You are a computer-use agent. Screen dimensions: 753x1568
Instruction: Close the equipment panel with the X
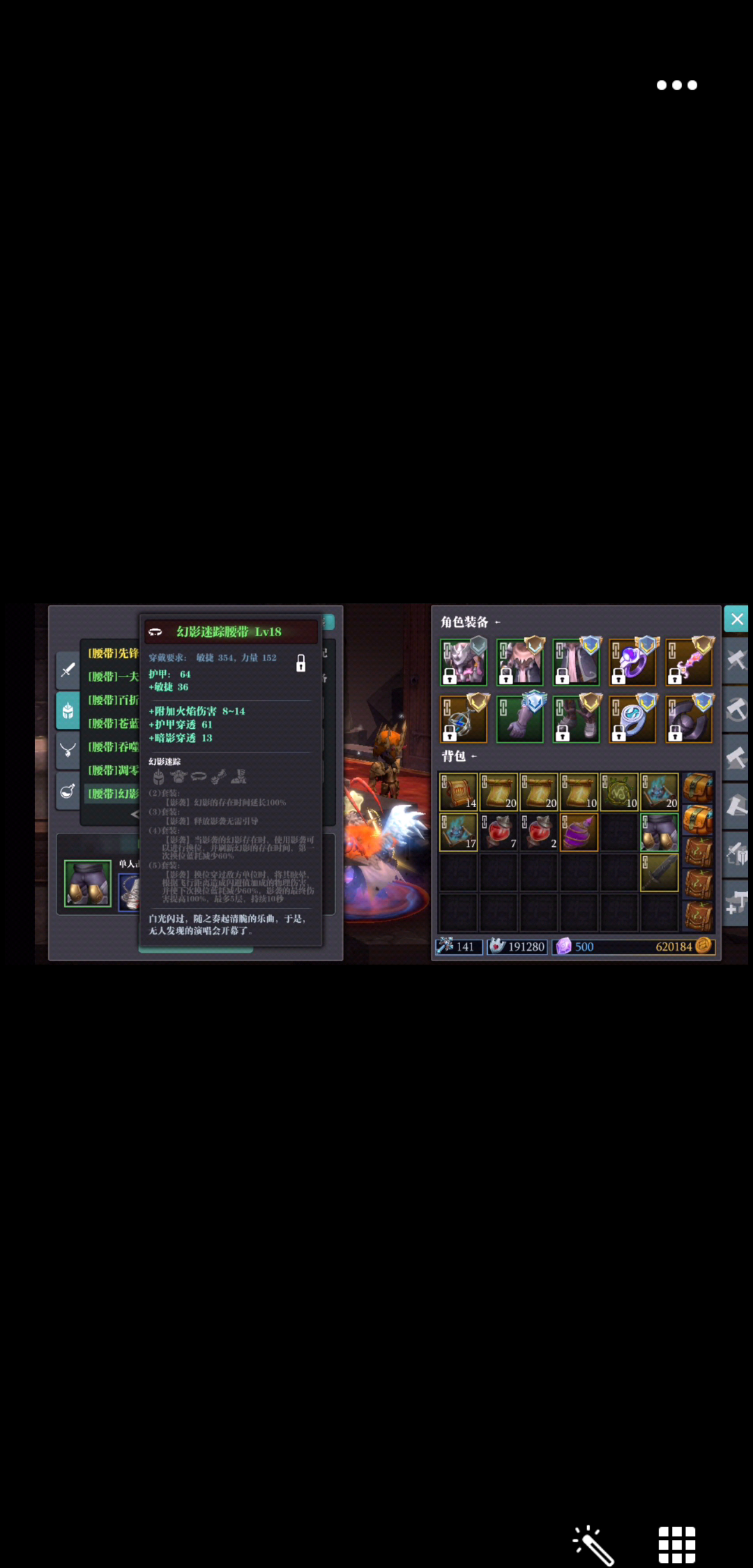click(736, 619)
